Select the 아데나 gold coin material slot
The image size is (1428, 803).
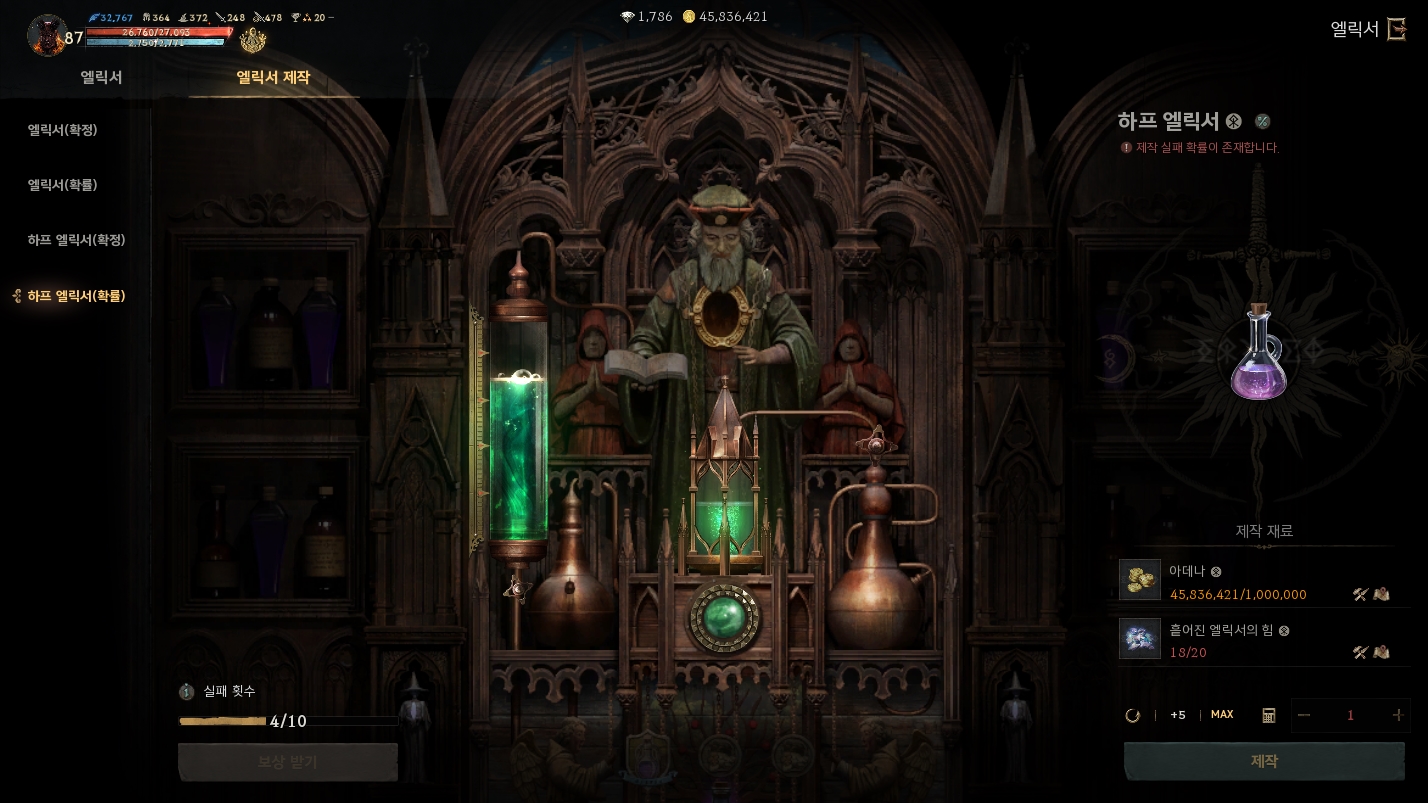pyautogui.click(x=1140, y=580)
